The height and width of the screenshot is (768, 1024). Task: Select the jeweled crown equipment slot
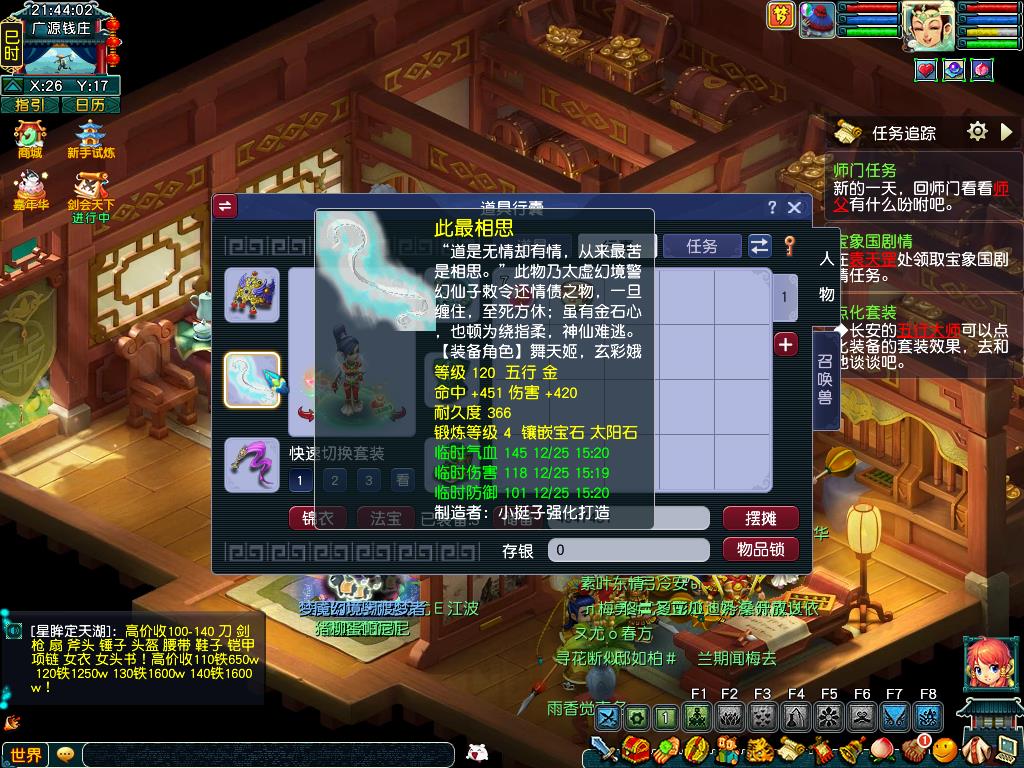click(x=252, y=295)
